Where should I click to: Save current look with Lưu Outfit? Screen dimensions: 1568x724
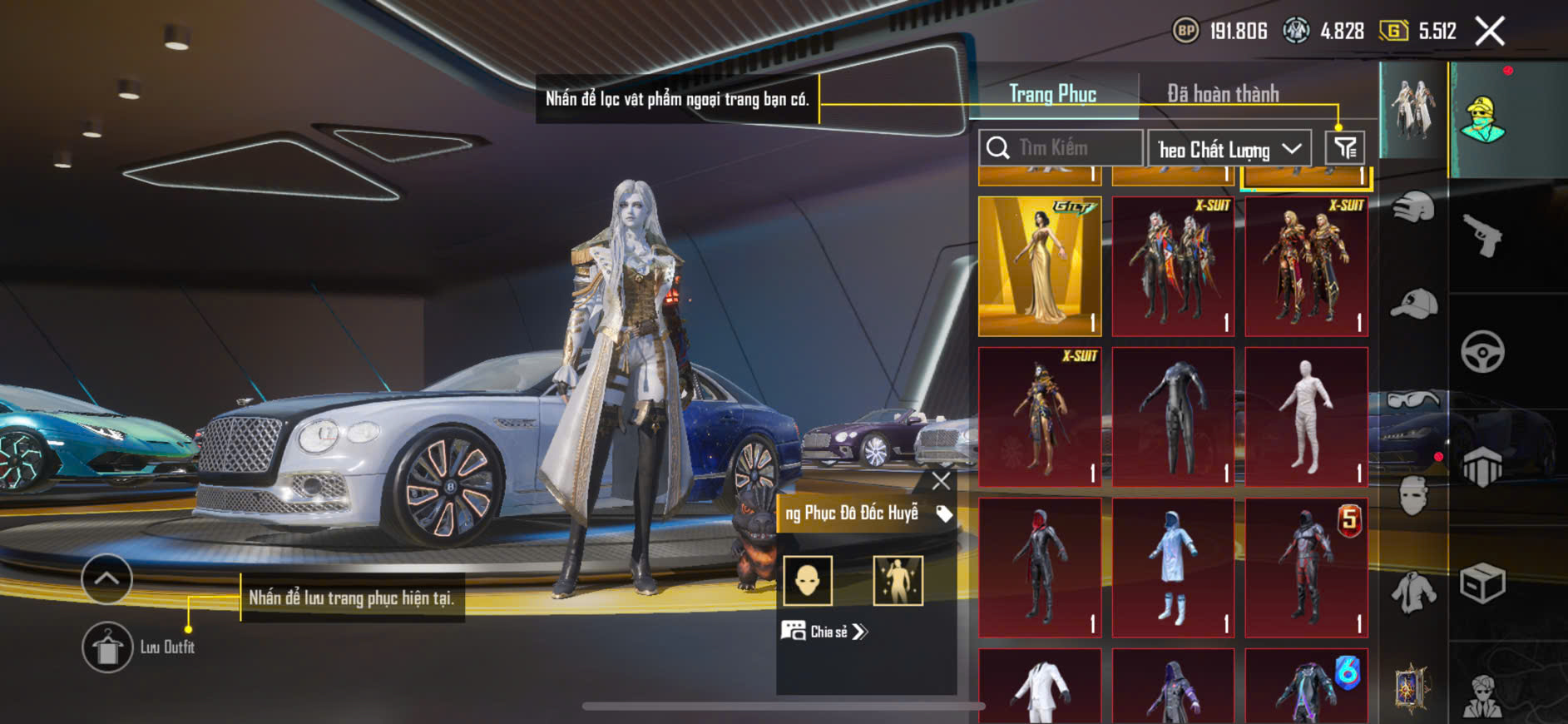[107, 647]
